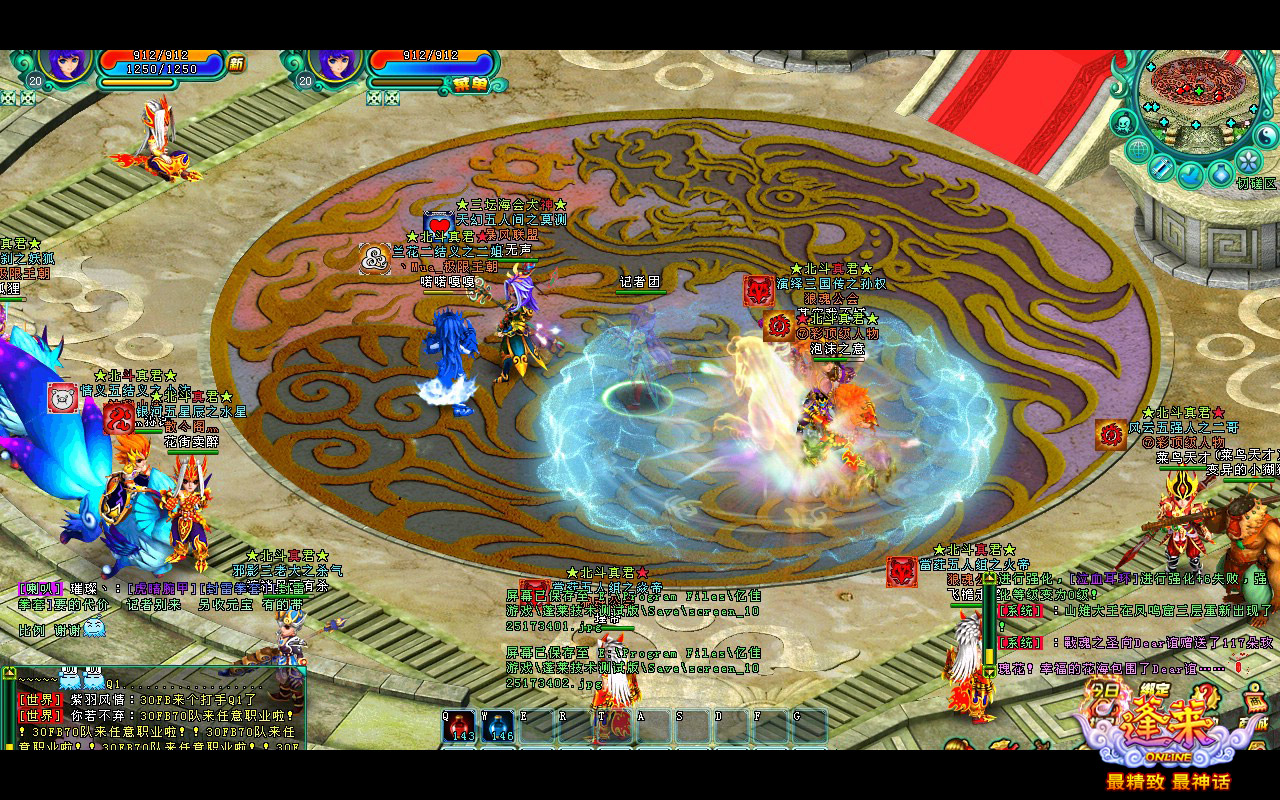Click the blue scroll icon under minimap
Screen dimensions: 1280x800
click(x=1162, y=167)
